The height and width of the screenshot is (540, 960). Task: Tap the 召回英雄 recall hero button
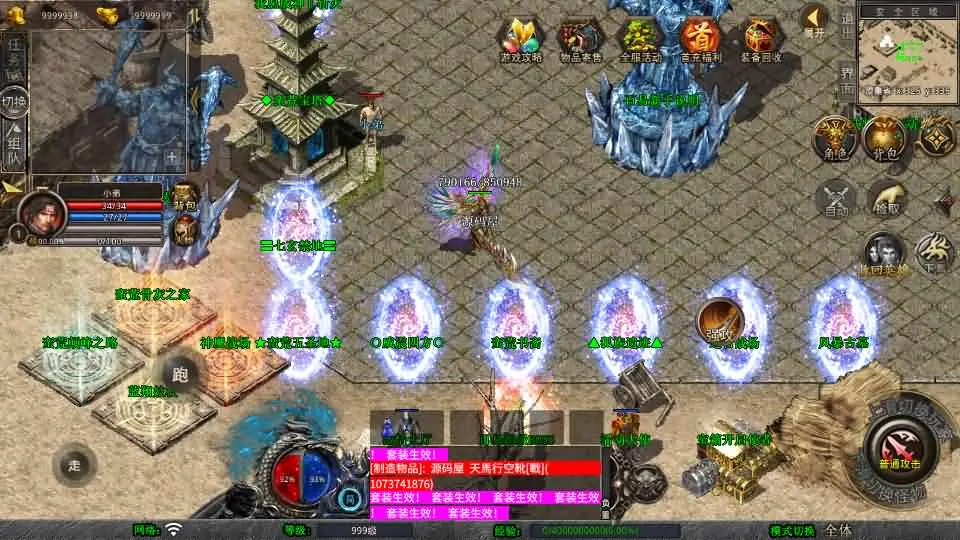tap(884, 253)
